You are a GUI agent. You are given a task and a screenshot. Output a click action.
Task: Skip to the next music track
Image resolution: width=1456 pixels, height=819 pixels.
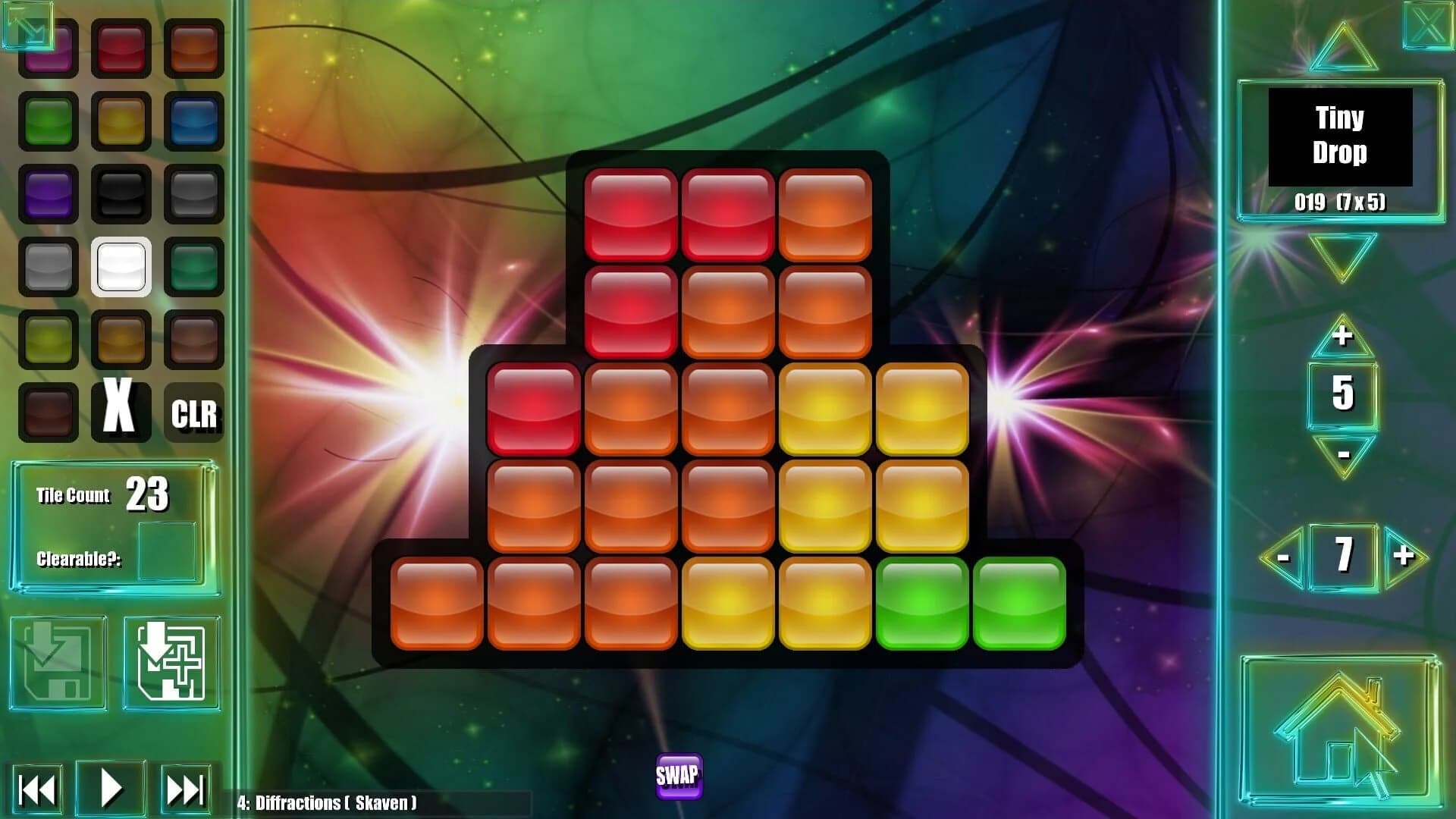tap(184, 789)
